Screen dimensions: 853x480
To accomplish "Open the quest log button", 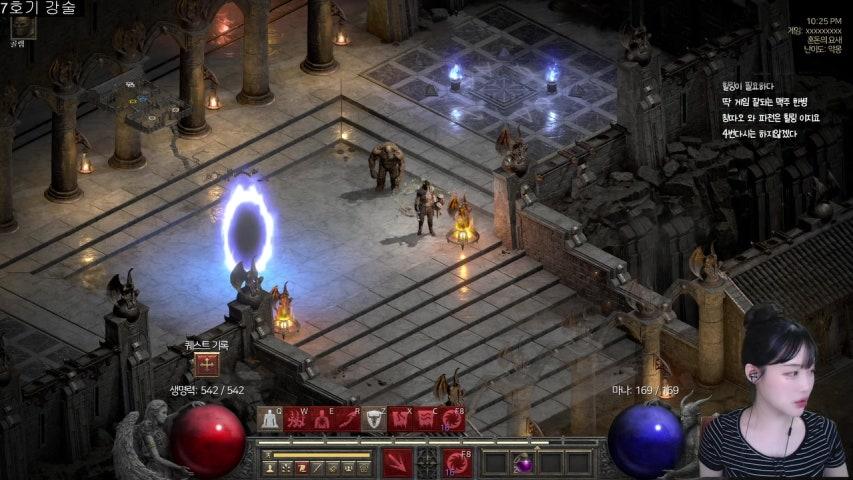I will (x=207, y=365).
